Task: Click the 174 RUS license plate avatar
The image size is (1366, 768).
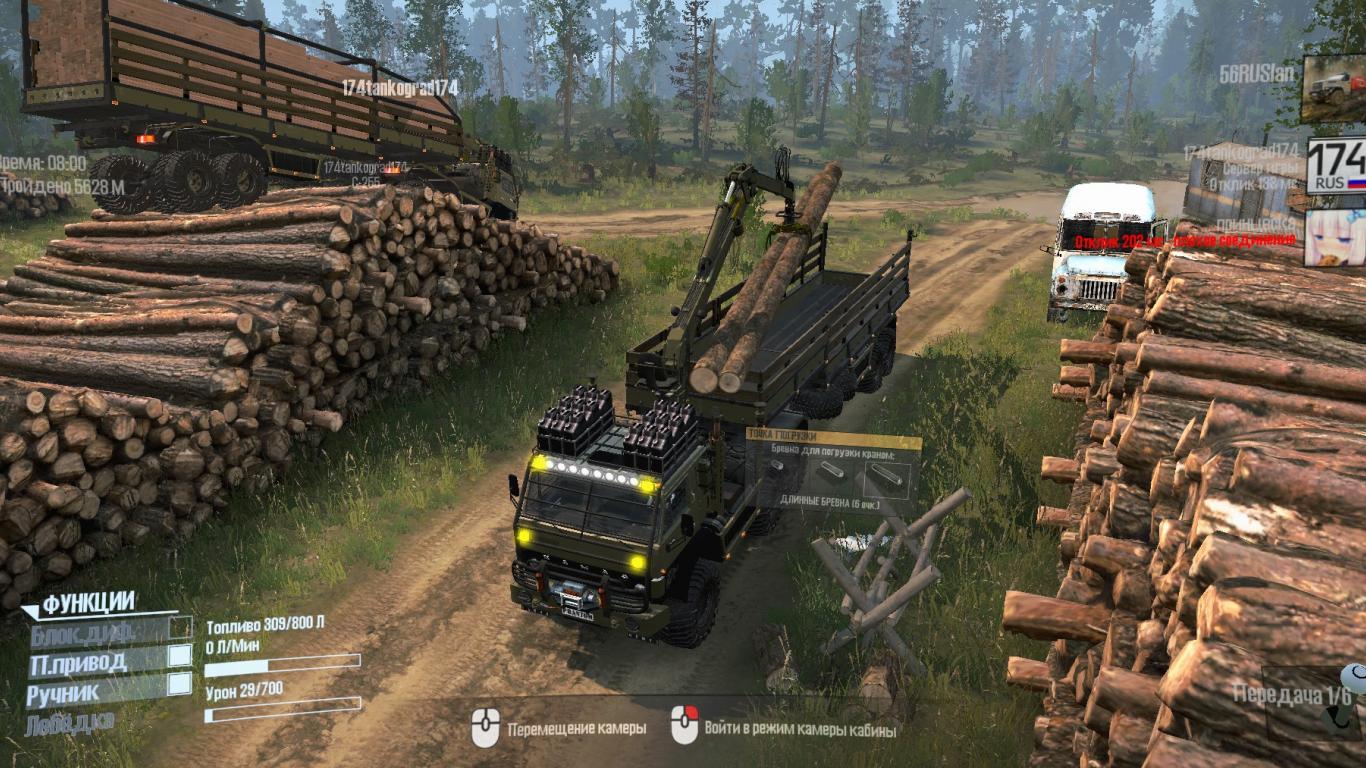Action: tap(1335, 166)
